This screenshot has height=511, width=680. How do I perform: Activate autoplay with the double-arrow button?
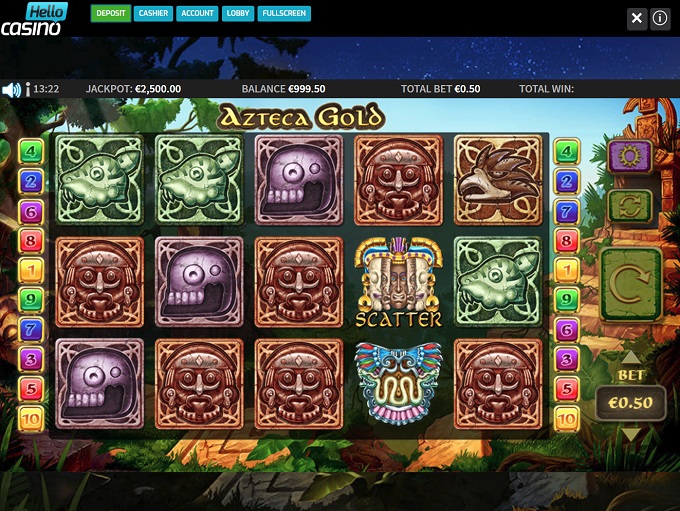[630, 205]
